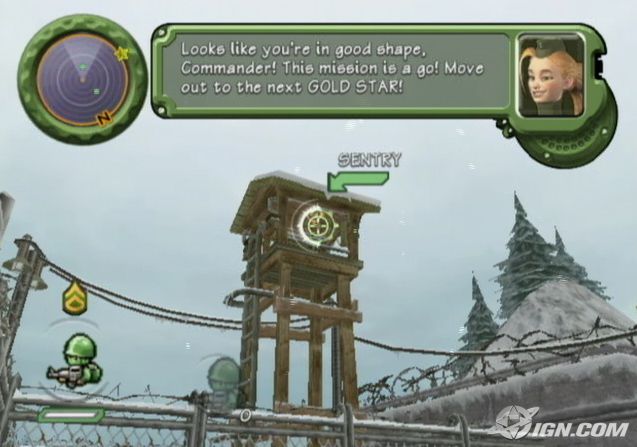637x447 pixels.
Task: Select the SENTRY target label
Action: pos(369,159)
